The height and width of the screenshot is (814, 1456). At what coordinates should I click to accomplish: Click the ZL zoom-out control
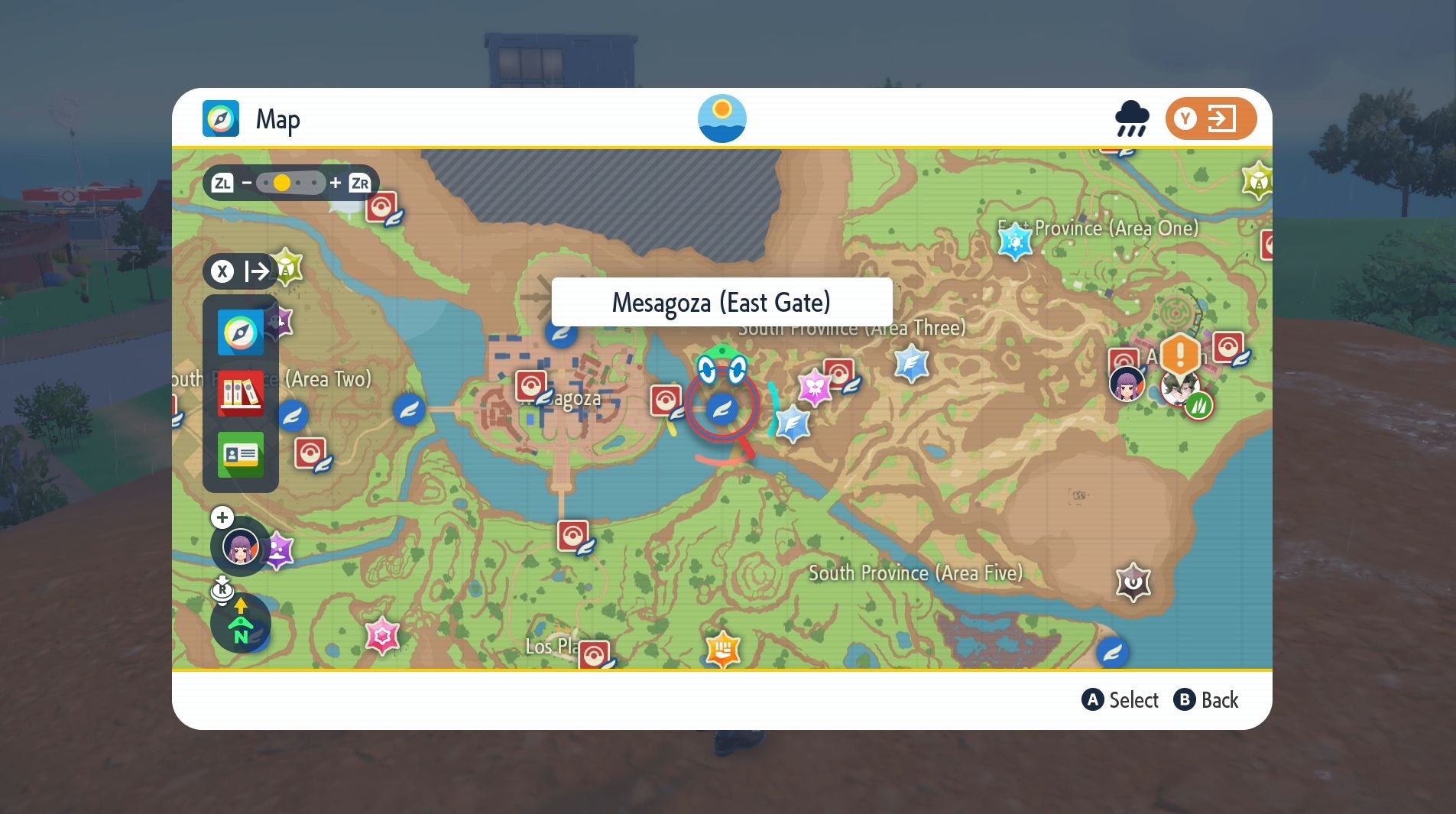(222, 182)
